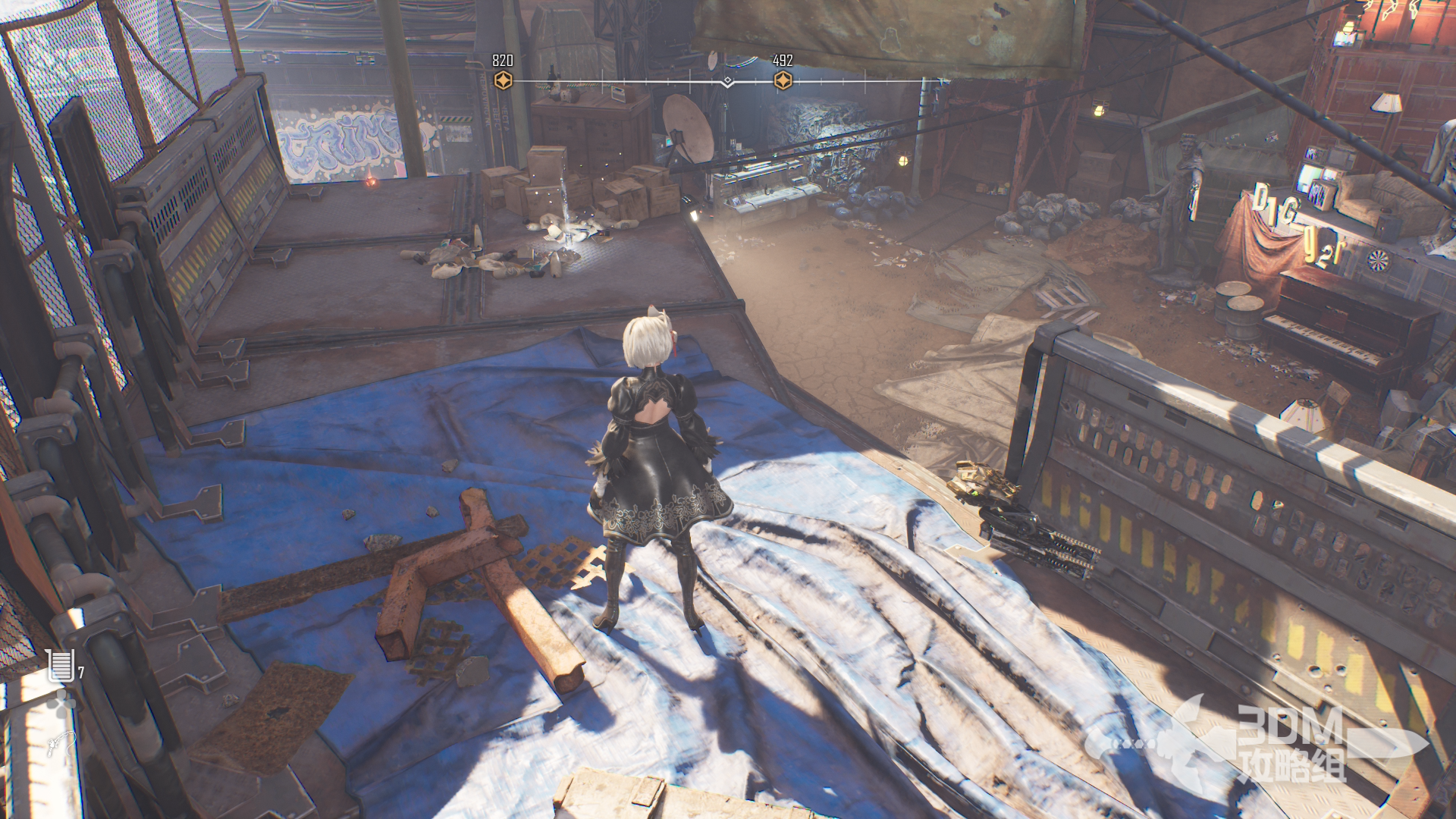Image resolution: width=1456 pixels, height=819 pixels.
Task: Open the document stack icon showing 7
Action: pos(61,665)
